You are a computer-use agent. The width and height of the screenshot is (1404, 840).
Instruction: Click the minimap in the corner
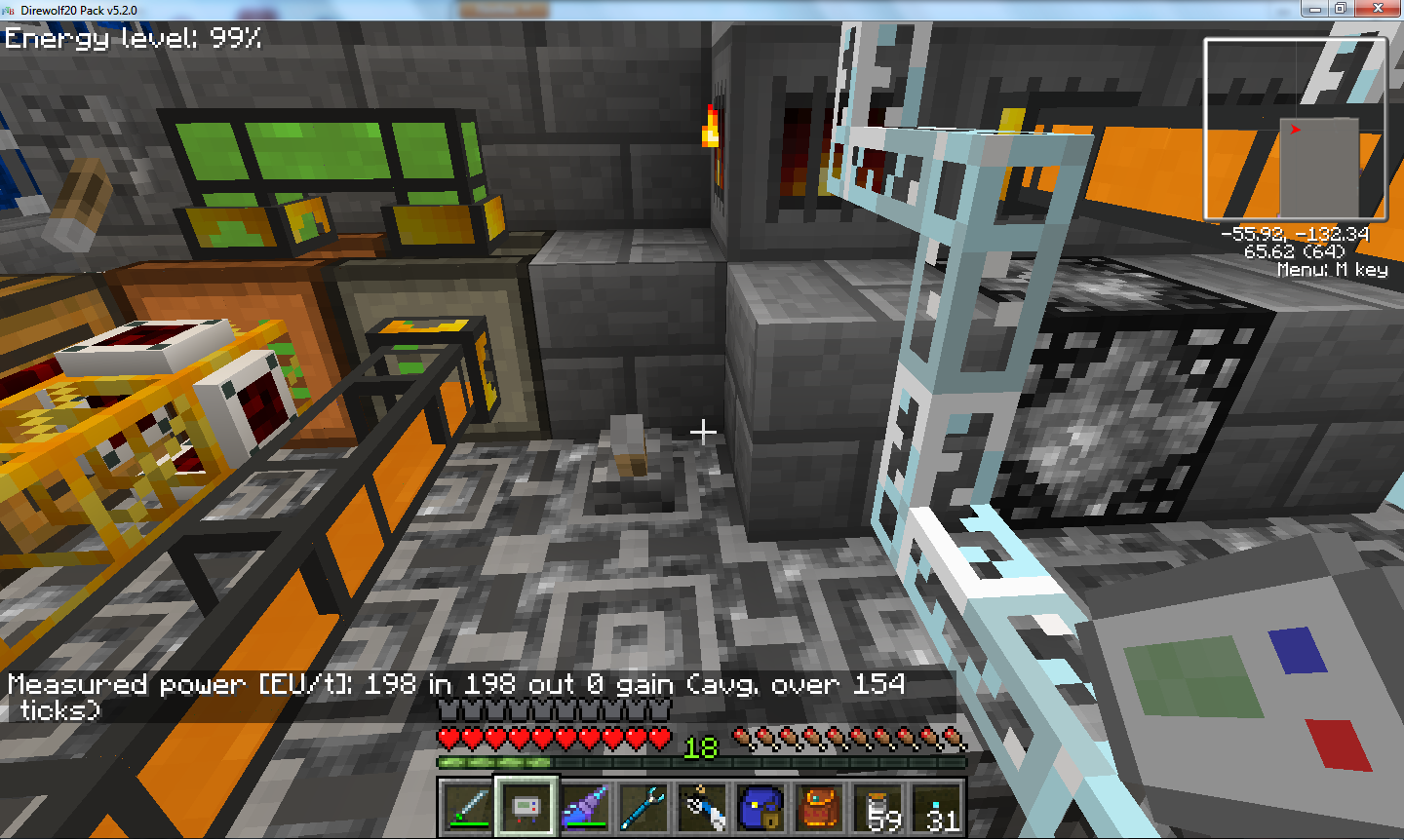tap(1295, 130)
